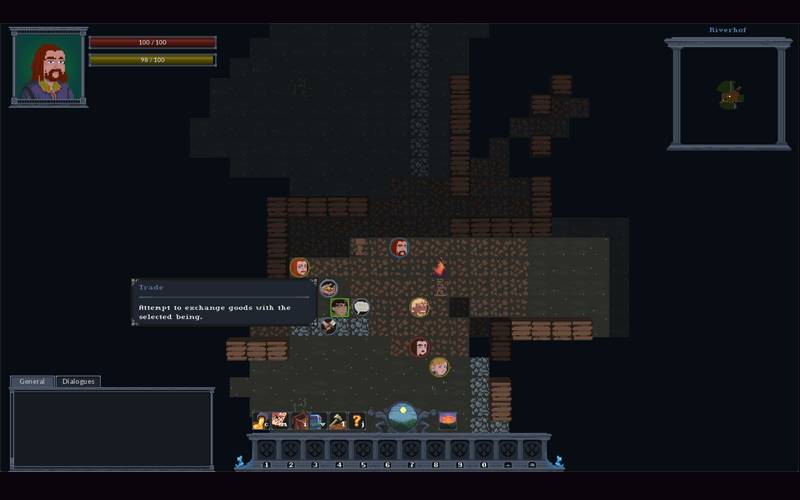Open the General log tab
Image resolution: width=800 pixels, height=500 pixels.
[32, 381]
